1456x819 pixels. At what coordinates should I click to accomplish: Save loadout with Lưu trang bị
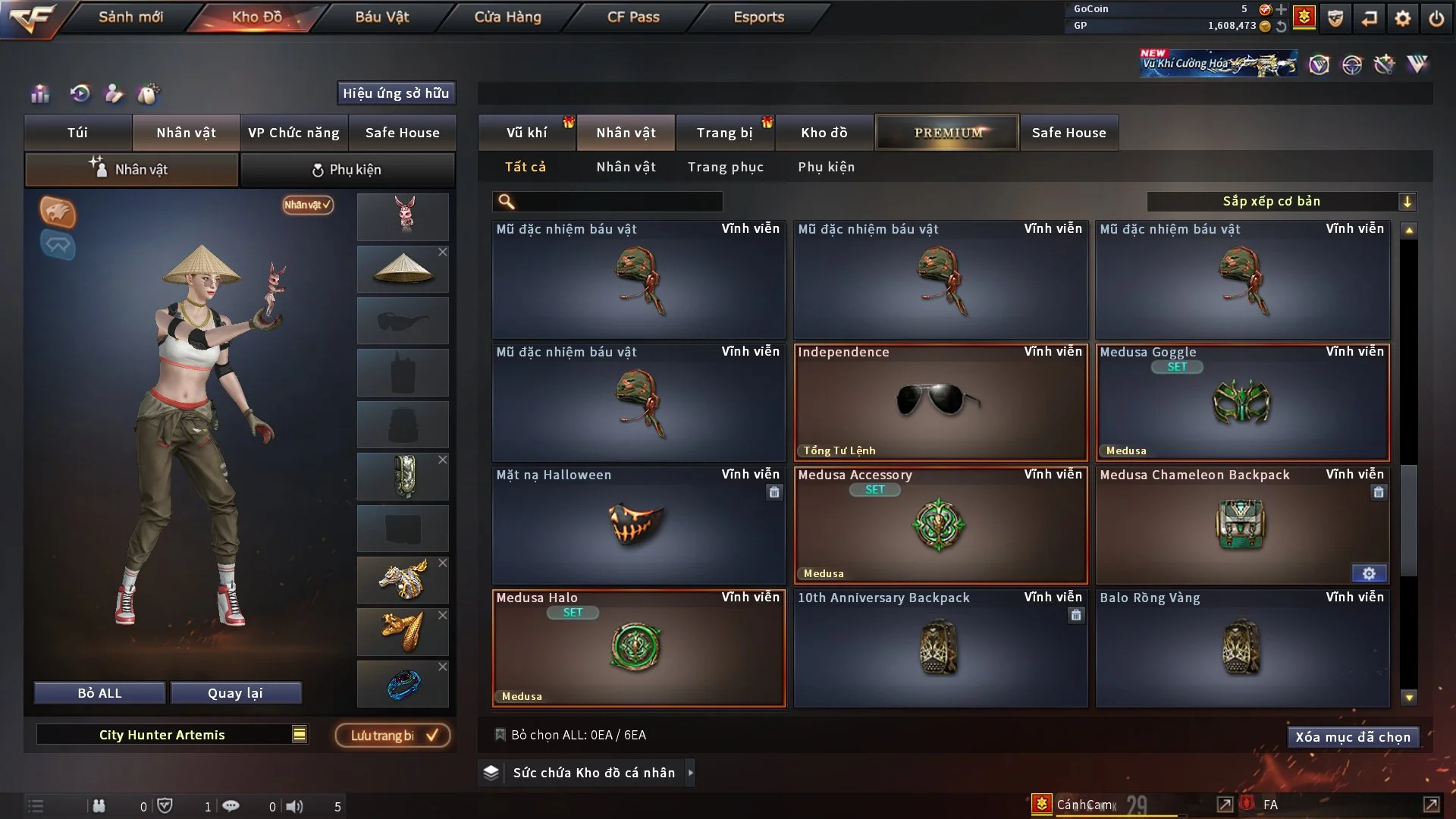(x=393, y=736)
